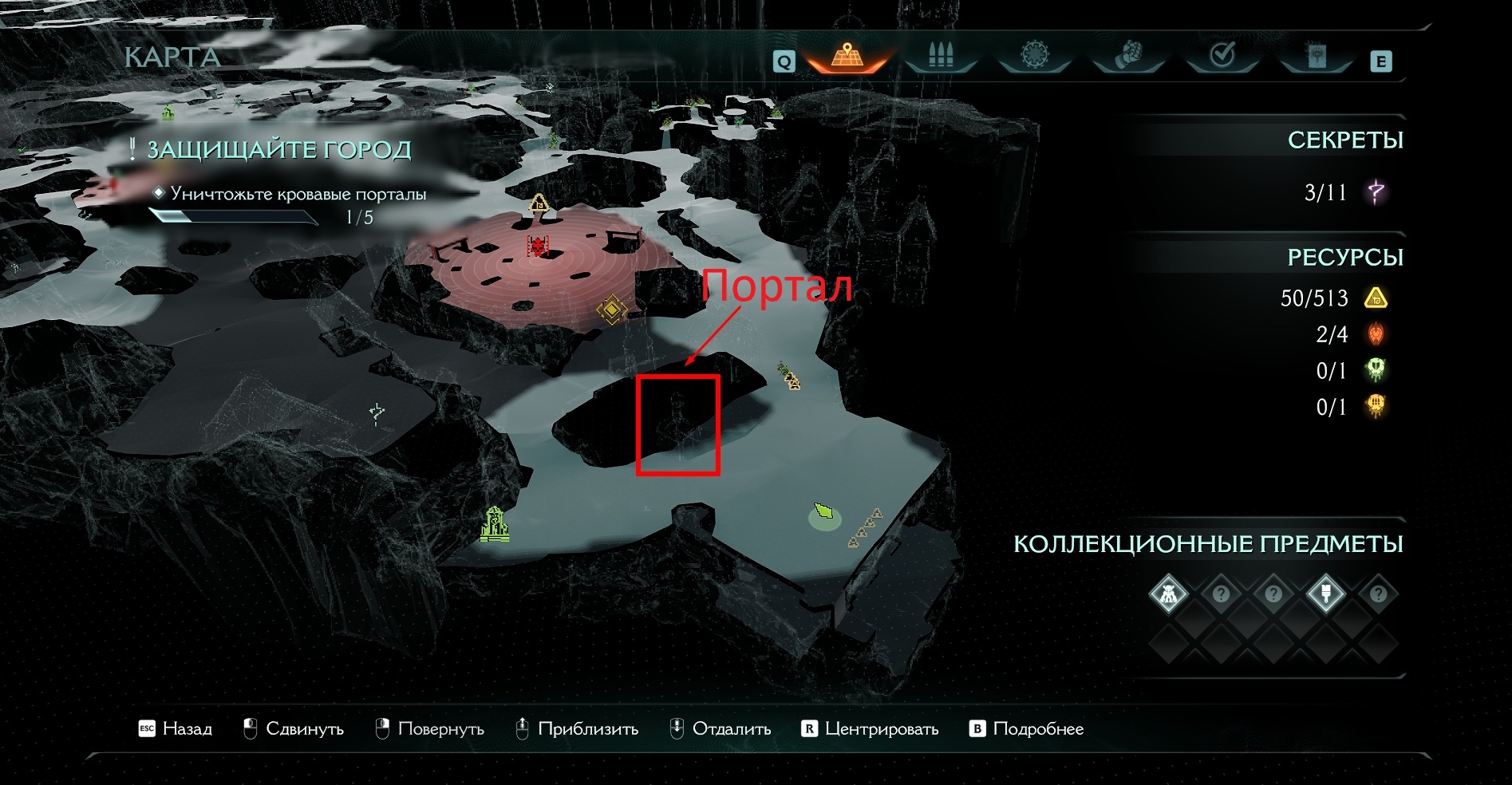This screenshot has height=785, width=1512.
Task: Switch to the armored fist tab
Action: point(1128,56)
